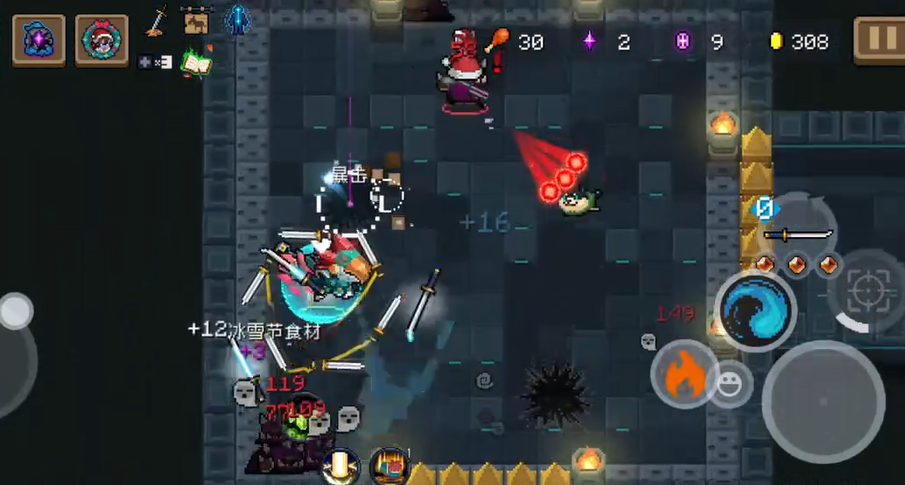This screenshot has height=485, width=905.
Task: Tap the sword-in-stone buff icon
Action: click(x=157, y=20)
